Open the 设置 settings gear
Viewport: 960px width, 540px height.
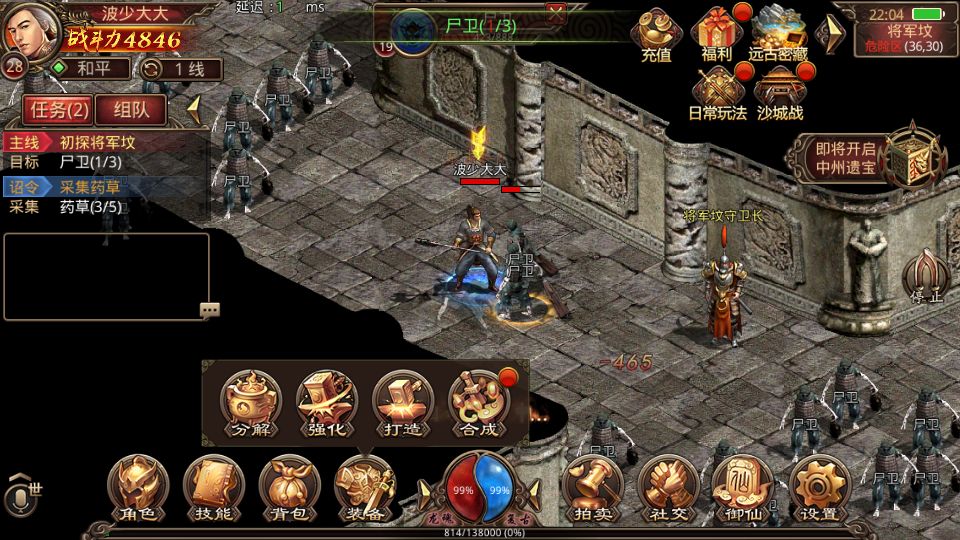pyautogui.click(x=819, y=487)
